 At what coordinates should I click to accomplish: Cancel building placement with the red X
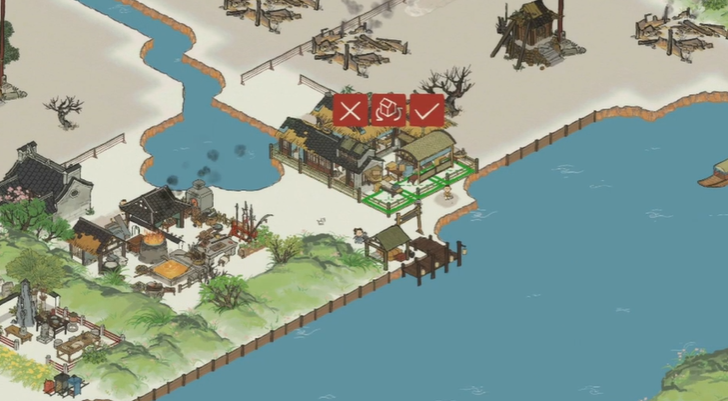click(x=349, y=110)
